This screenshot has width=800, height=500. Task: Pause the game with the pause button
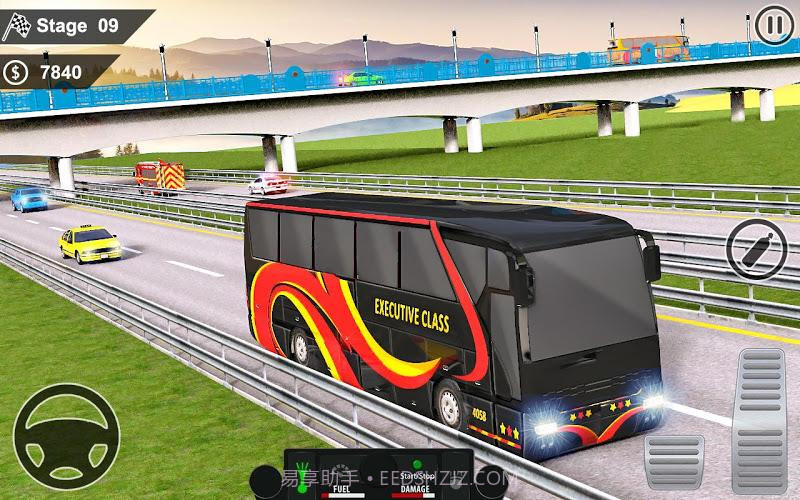(x=771, y=26)
